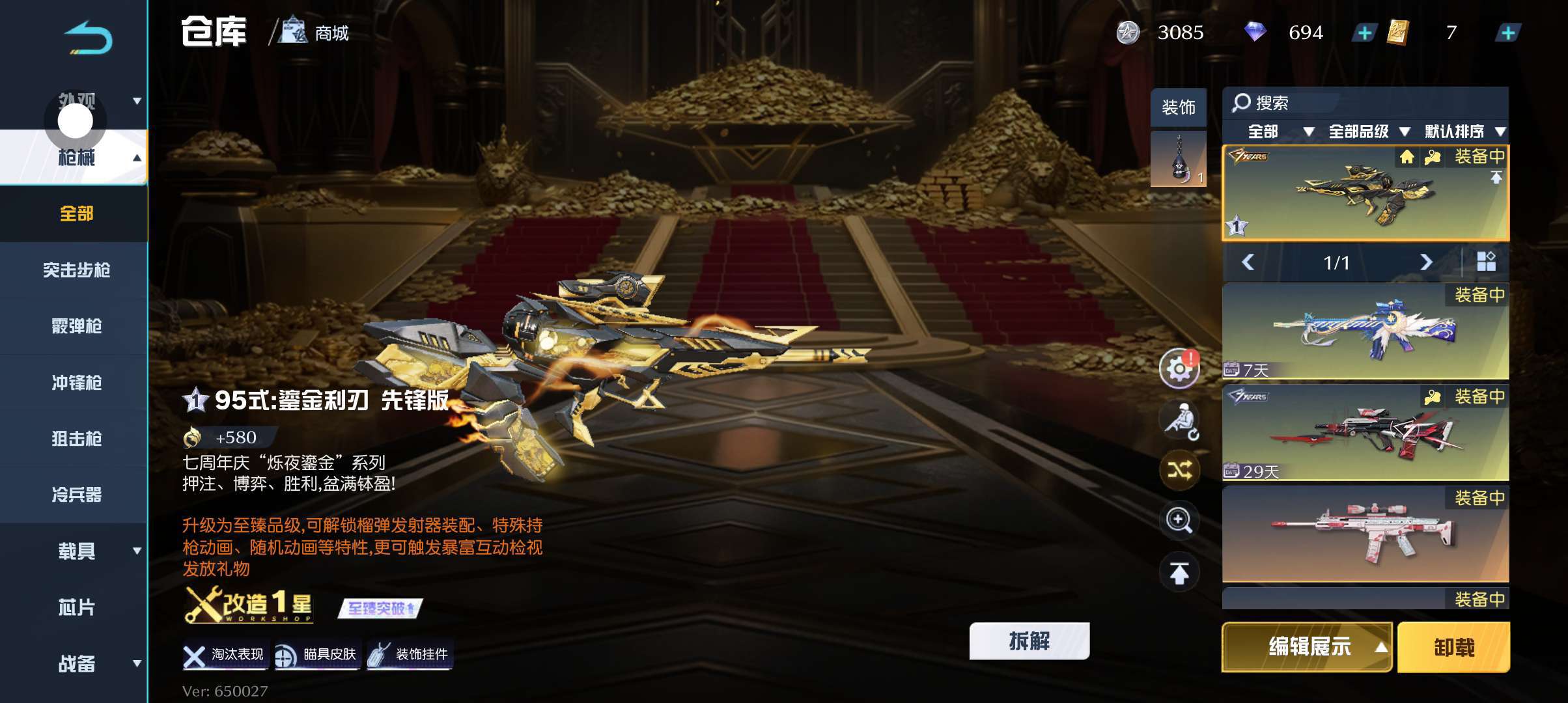This screenshot has height=703, width=1568.
Task: Switch to the 霰弹枪 category
Action: point(76,326)
